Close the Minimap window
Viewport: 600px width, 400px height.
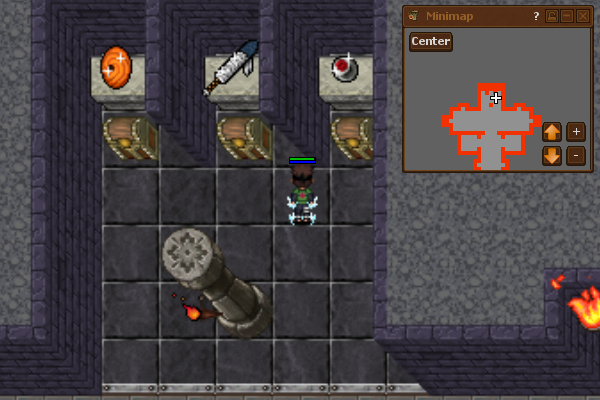583,16
